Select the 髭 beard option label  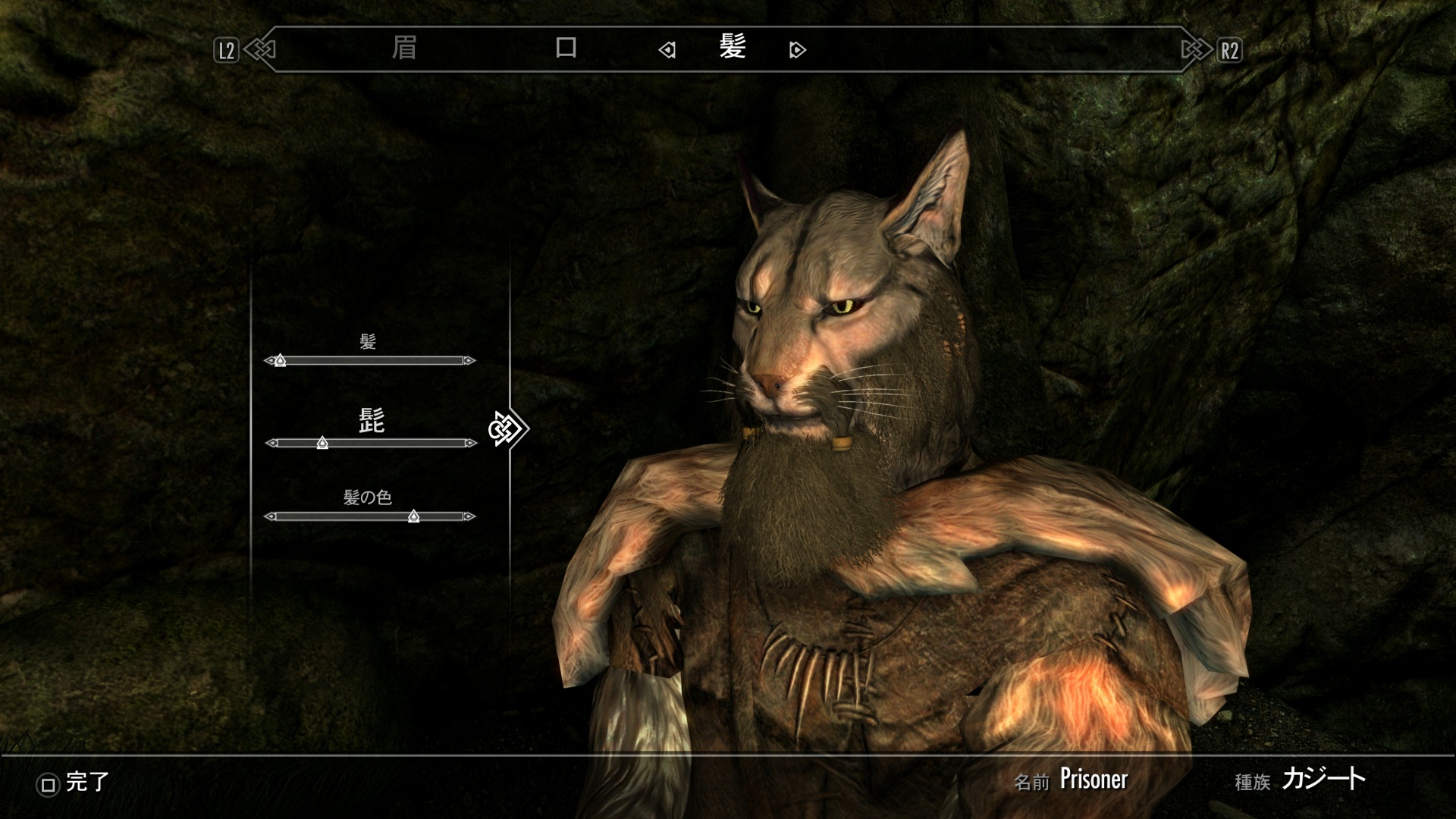point(371,421)
